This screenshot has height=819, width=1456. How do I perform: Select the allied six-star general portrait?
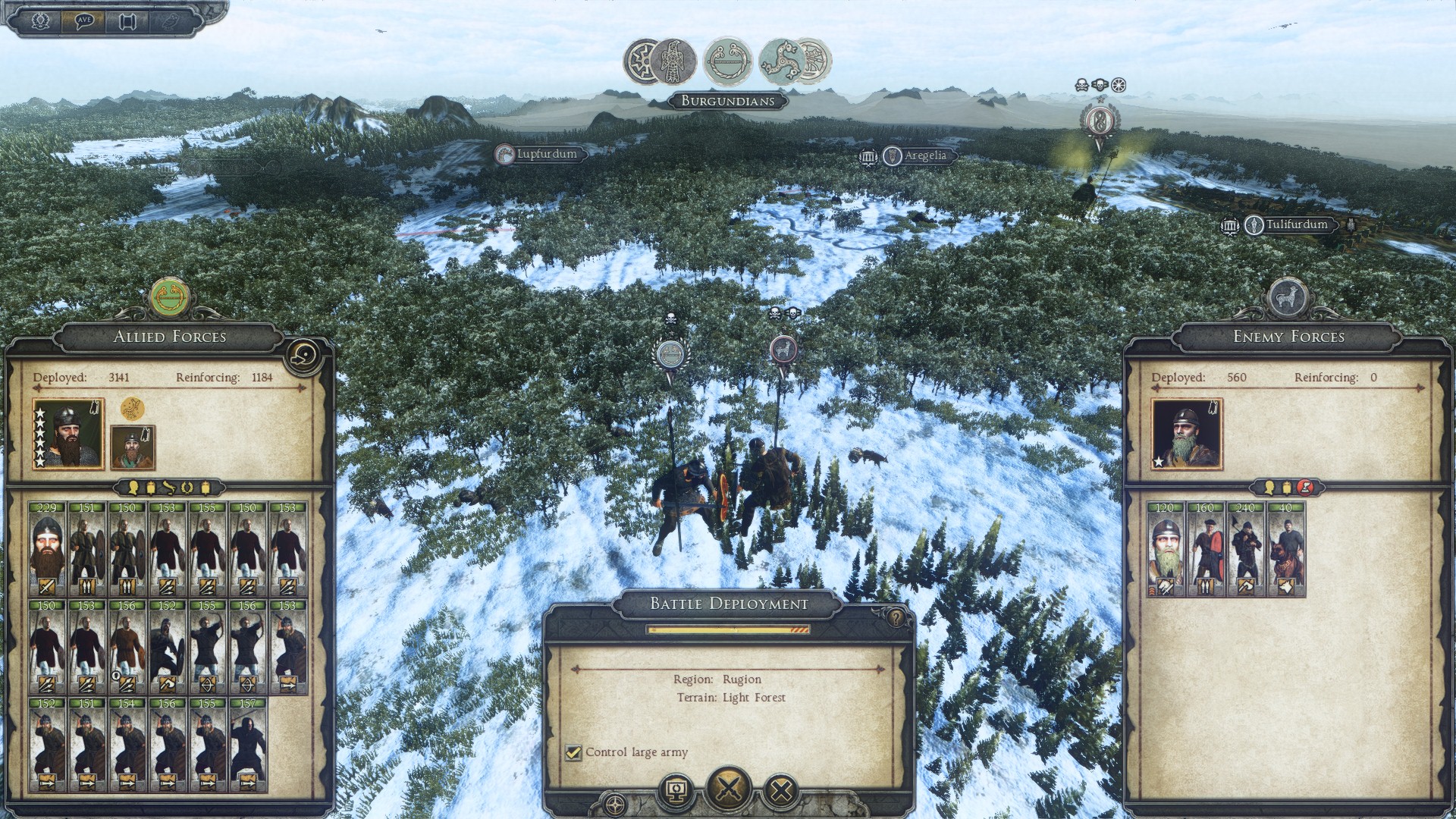pyautogui.click(x=69, y=435)
